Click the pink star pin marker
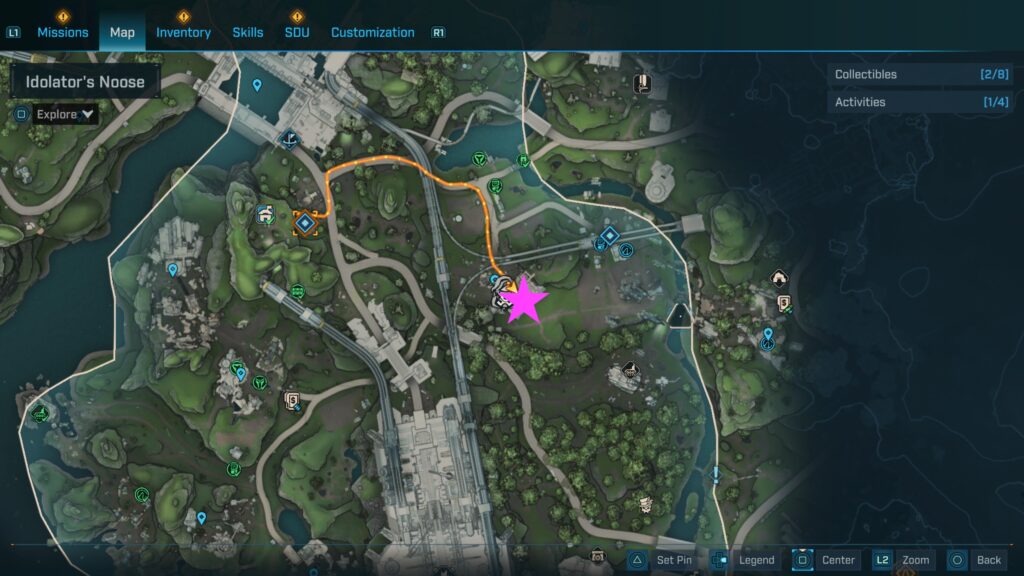The image size is (1024, 576). pyautogui.click(x=524, y=301)
